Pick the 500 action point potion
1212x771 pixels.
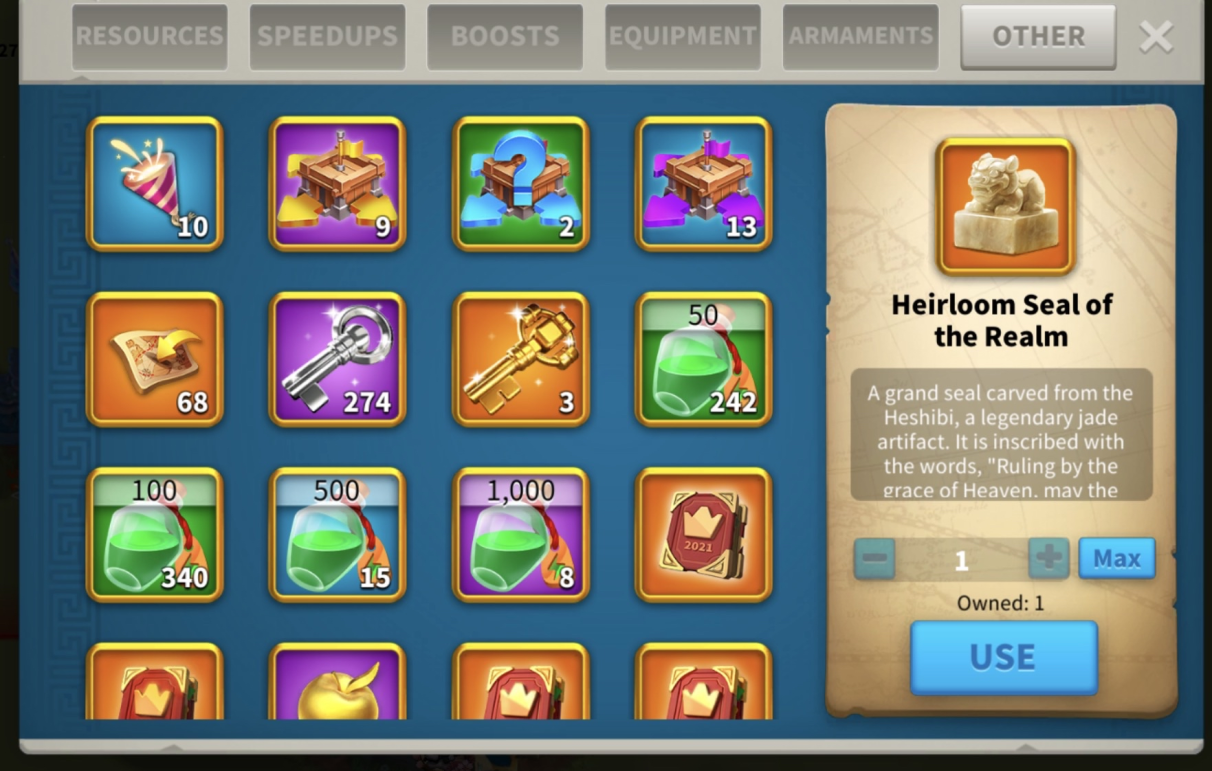[338, 534]
